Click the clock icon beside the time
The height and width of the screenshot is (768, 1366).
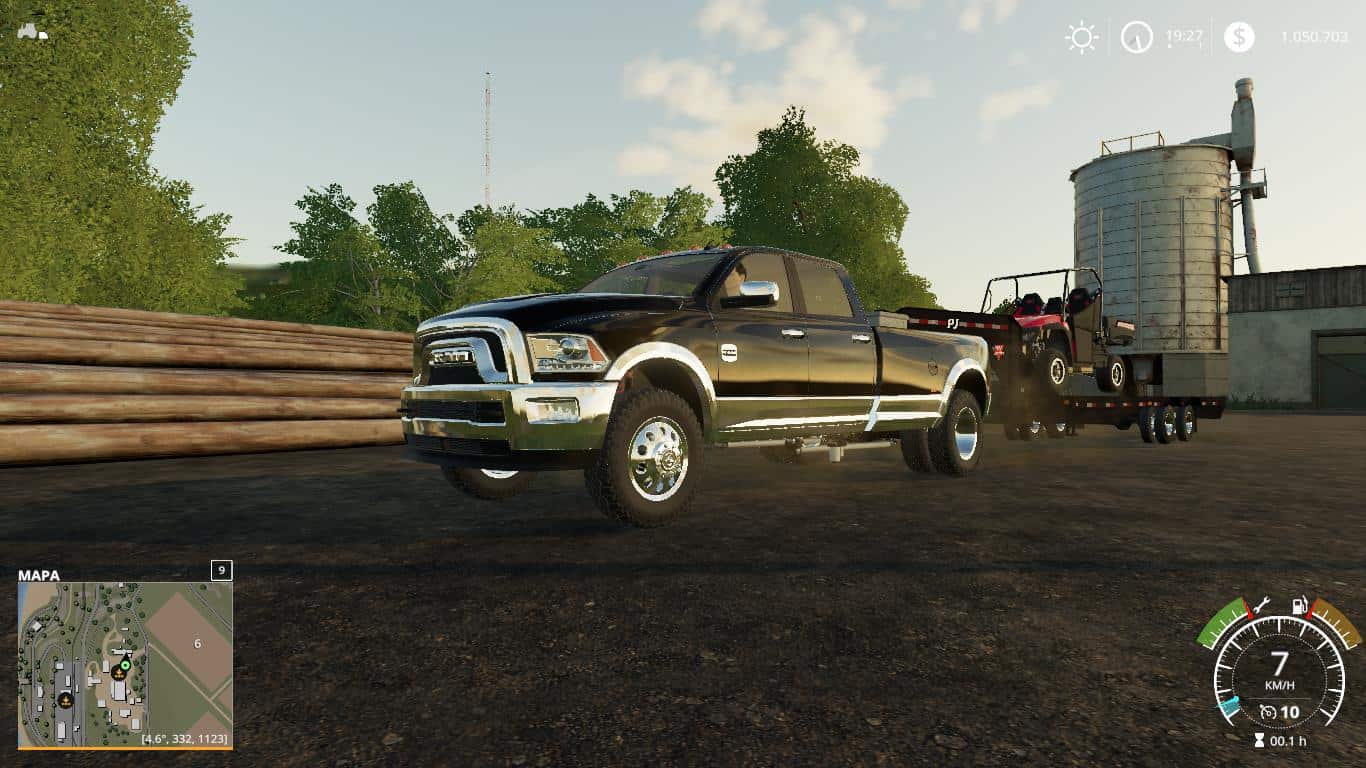[1136, 38]
